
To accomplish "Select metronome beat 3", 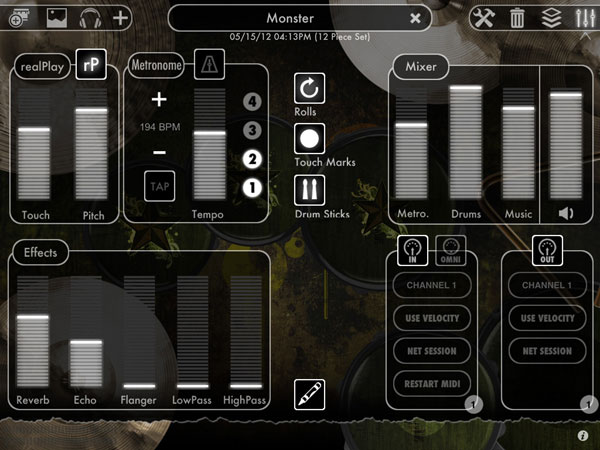I will [252, 130].
